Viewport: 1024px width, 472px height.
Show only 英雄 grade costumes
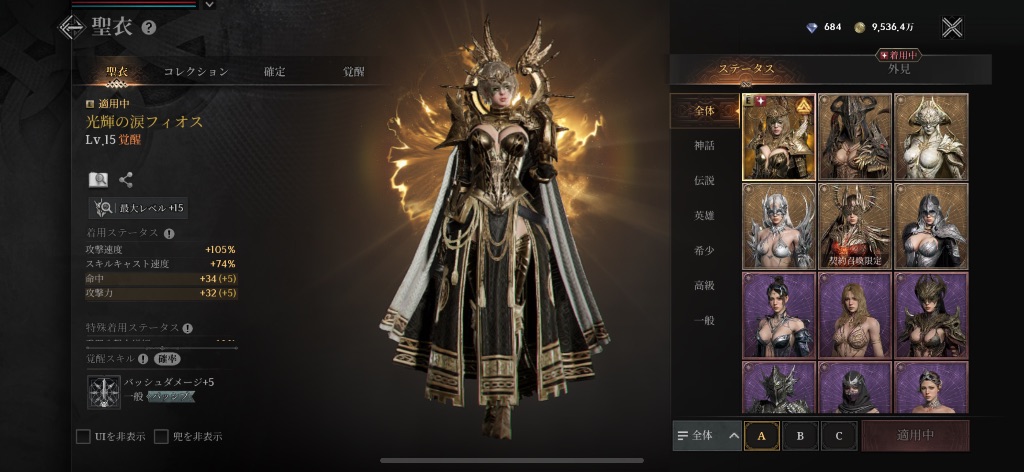705,215
